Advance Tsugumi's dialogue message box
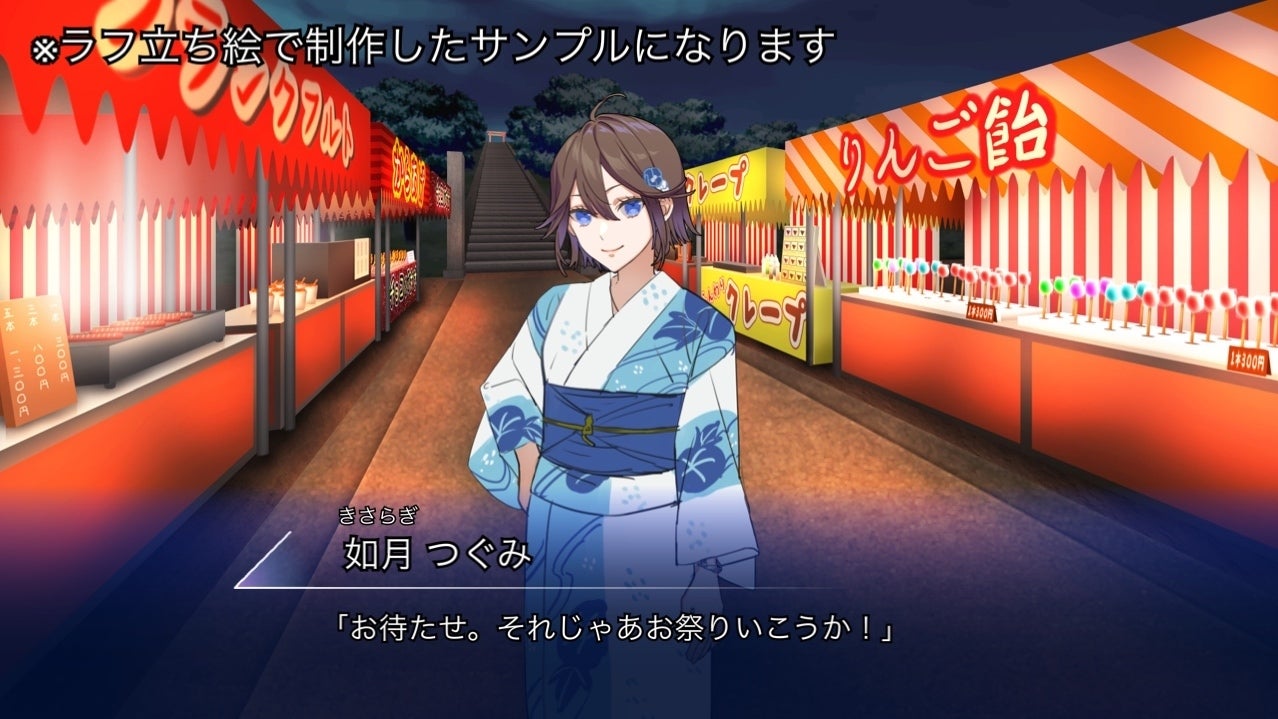This screenshot has height=719, width=1278. [614, 630]
